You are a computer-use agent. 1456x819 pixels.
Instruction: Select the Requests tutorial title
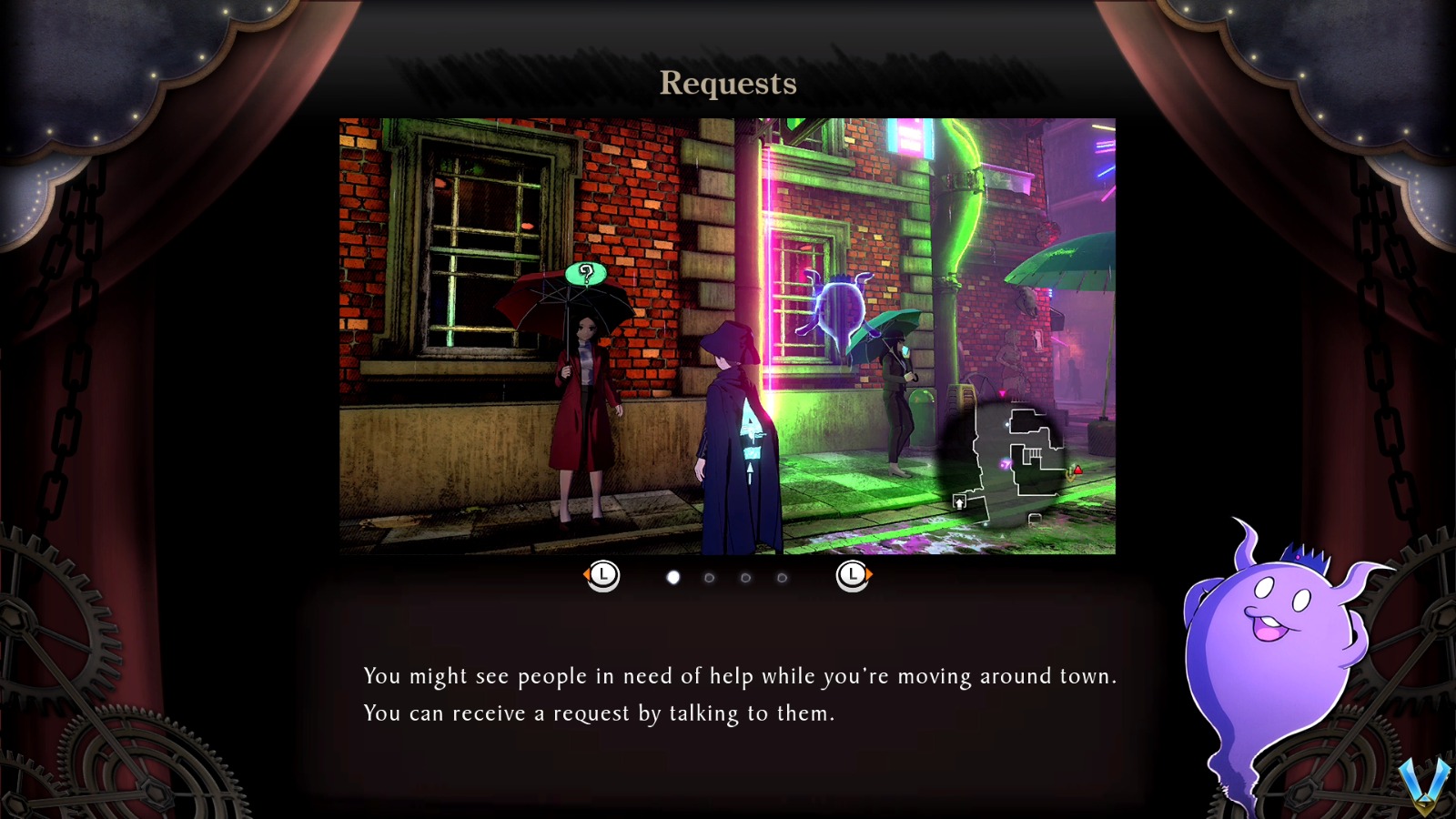point(728,85)
